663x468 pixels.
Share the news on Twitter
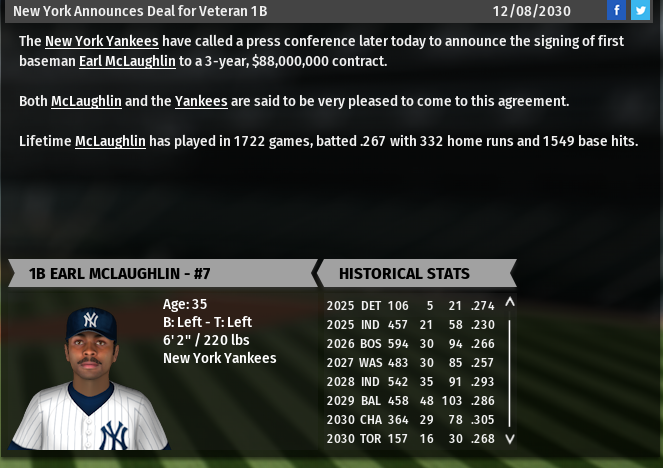(x=640, y=11)
